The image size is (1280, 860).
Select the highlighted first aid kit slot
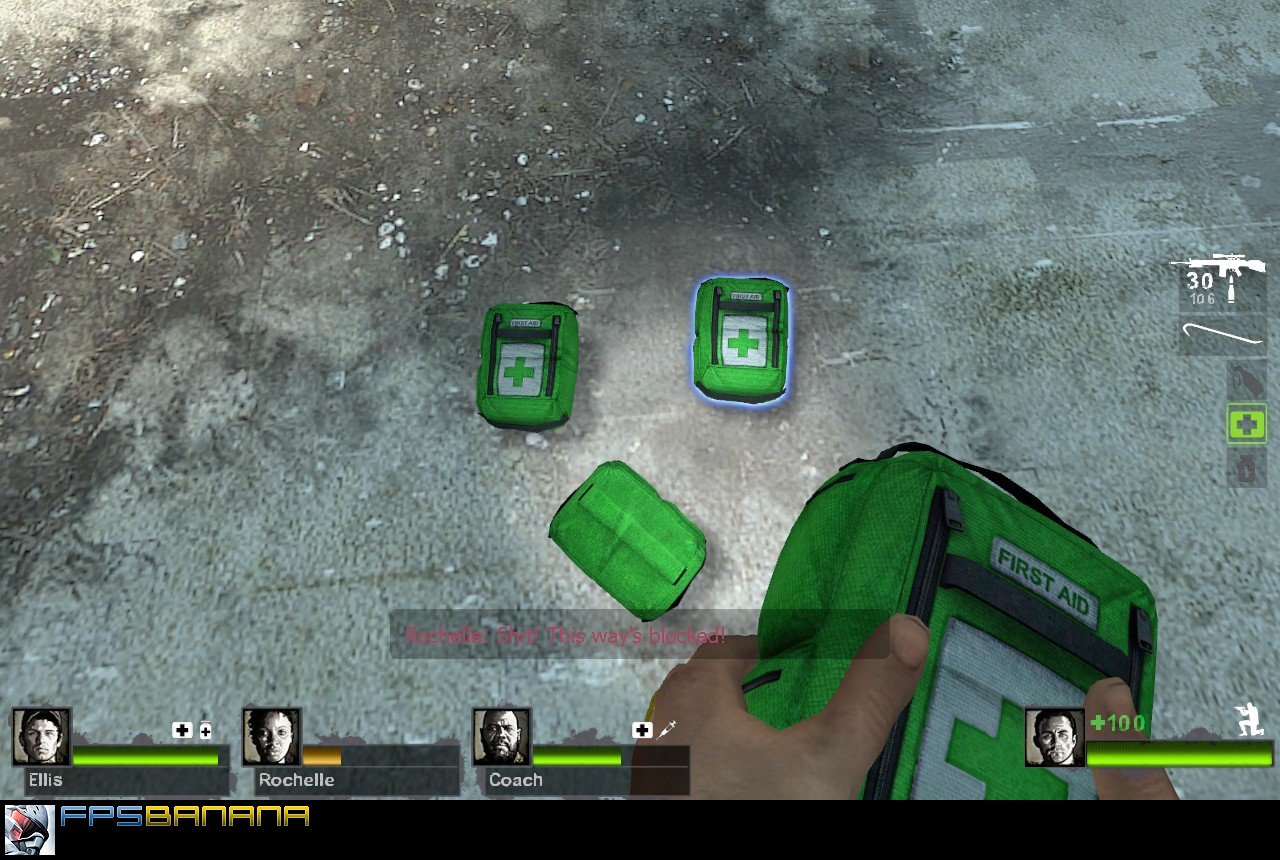pos(1245,425)
